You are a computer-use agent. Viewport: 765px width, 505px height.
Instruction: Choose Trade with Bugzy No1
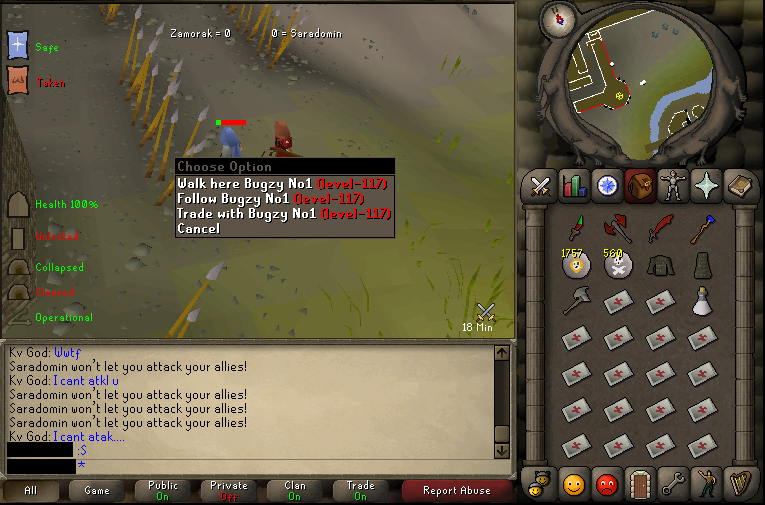click(282, 214)
